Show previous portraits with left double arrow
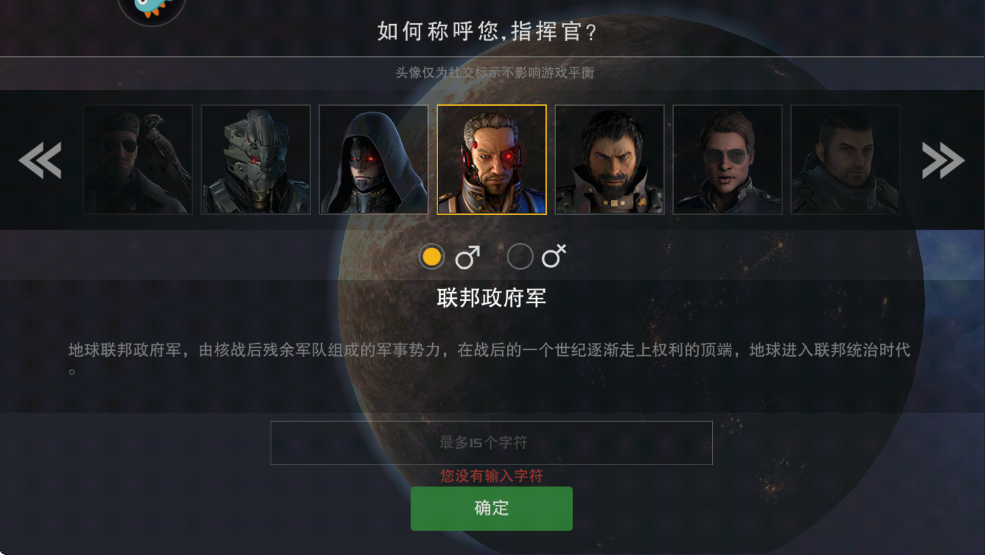Screen dimensions: 985x555 (40, 160)
